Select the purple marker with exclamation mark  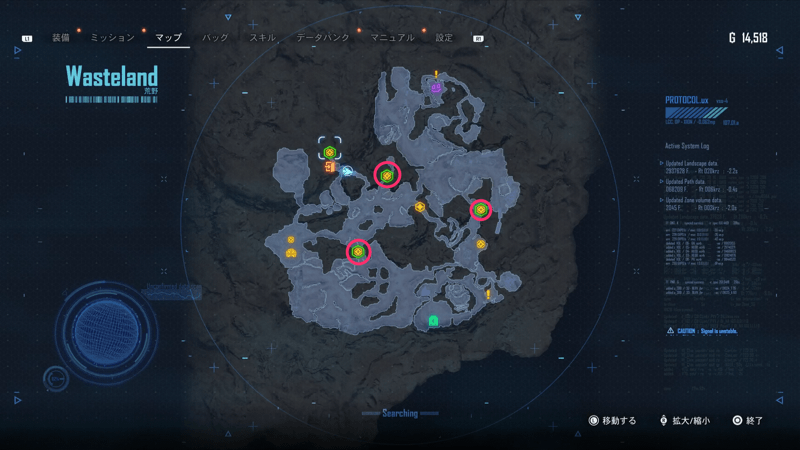pos(436,88)
